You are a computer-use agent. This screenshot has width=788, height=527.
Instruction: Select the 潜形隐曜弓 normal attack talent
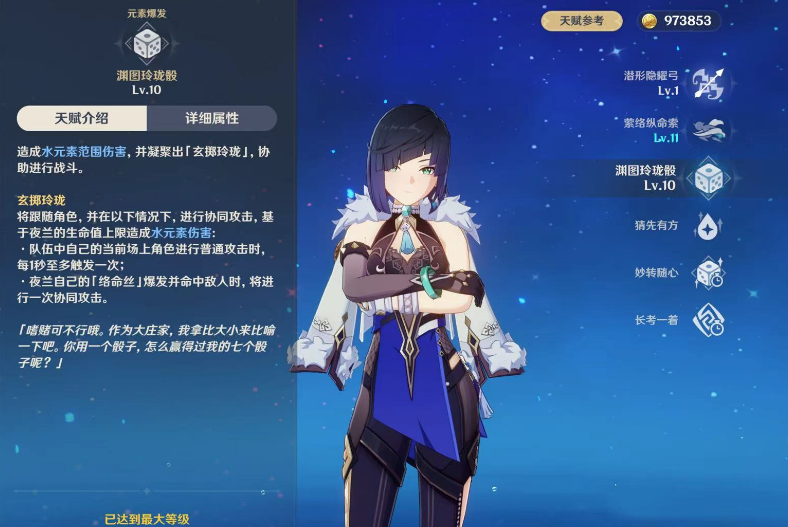pyautogui.click(x=708, y=83)
